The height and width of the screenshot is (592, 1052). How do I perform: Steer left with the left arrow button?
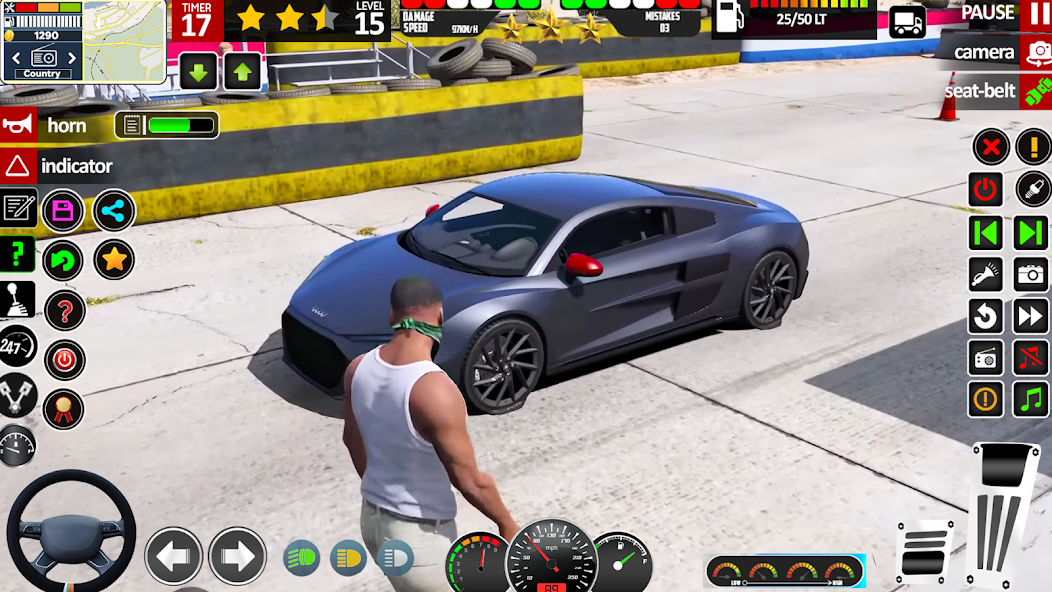[174, 556]
